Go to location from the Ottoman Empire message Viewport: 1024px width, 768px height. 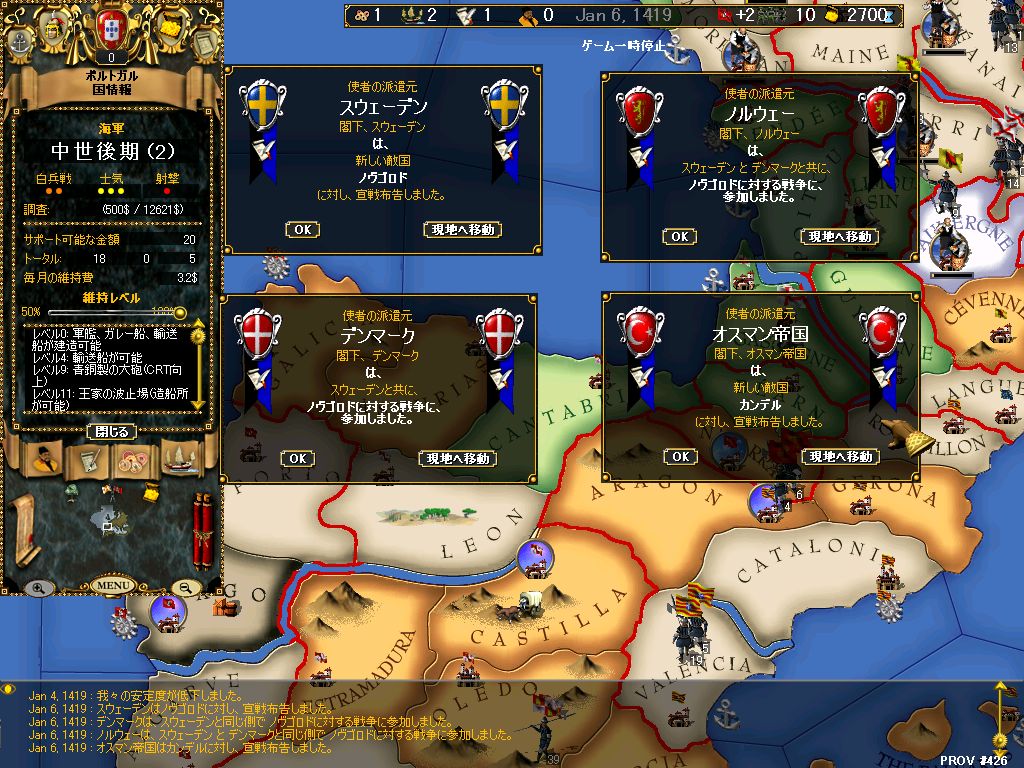click(x=840, y=457)
